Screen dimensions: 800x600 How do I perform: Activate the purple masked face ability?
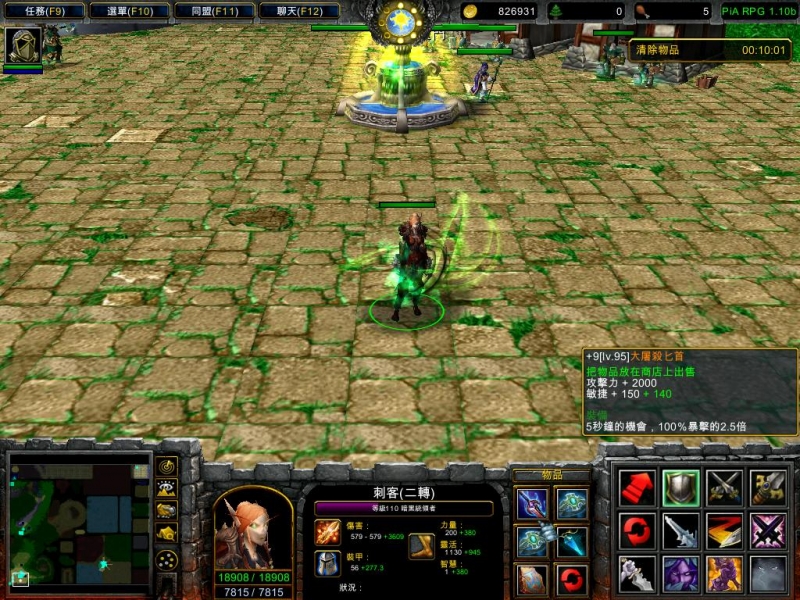681,574
